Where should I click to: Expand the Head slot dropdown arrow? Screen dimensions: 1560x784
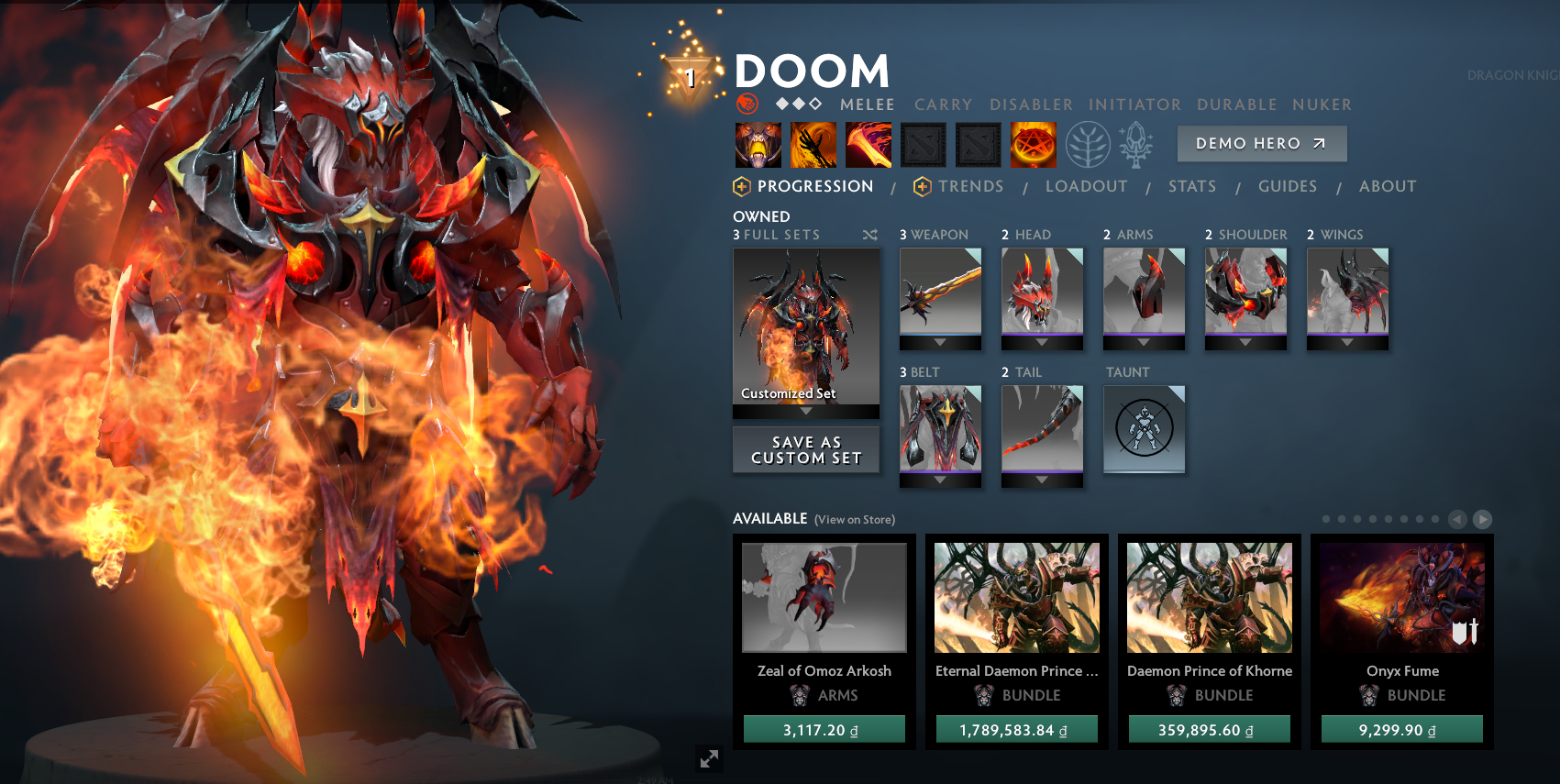(1042, 340)
